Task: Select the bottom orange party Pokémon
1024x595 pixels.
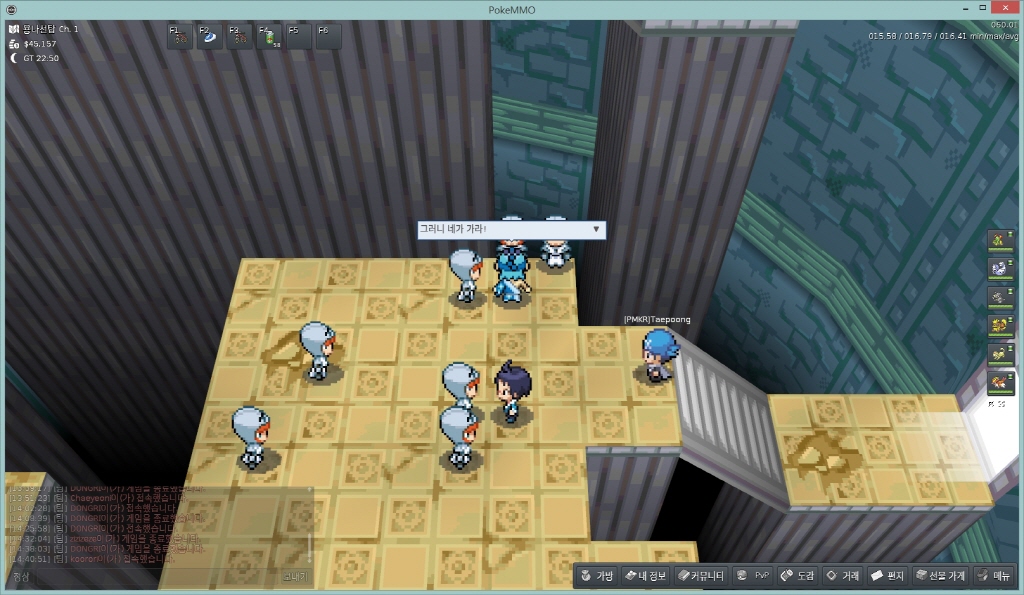Action: tap(998, 382)
